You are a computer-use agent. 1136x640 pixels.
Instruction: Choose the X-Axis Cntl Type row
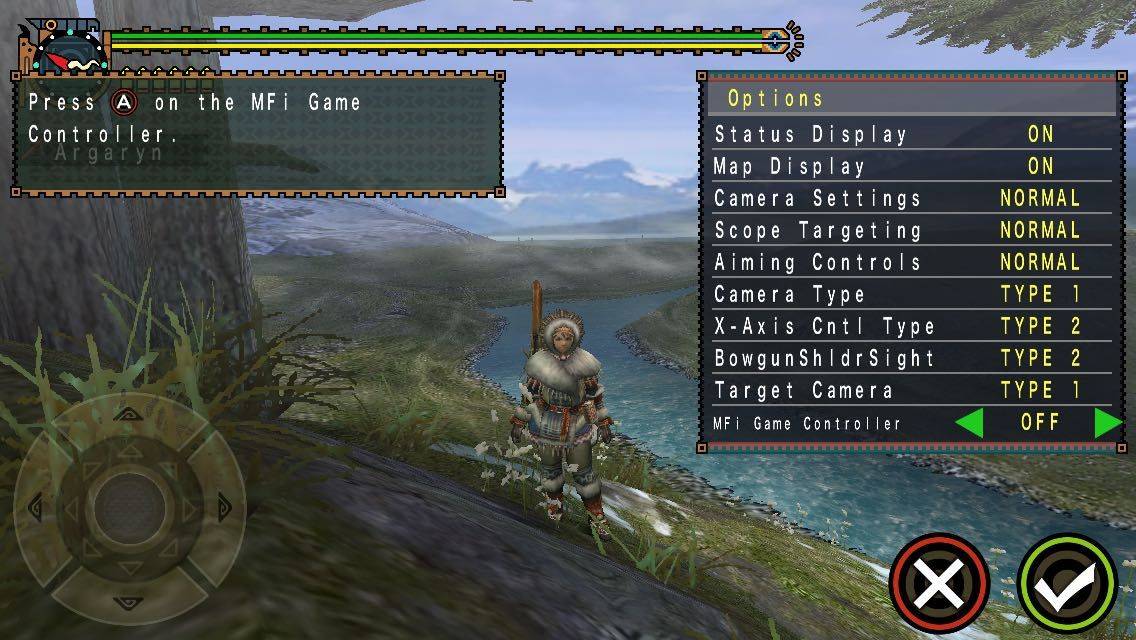910,326
